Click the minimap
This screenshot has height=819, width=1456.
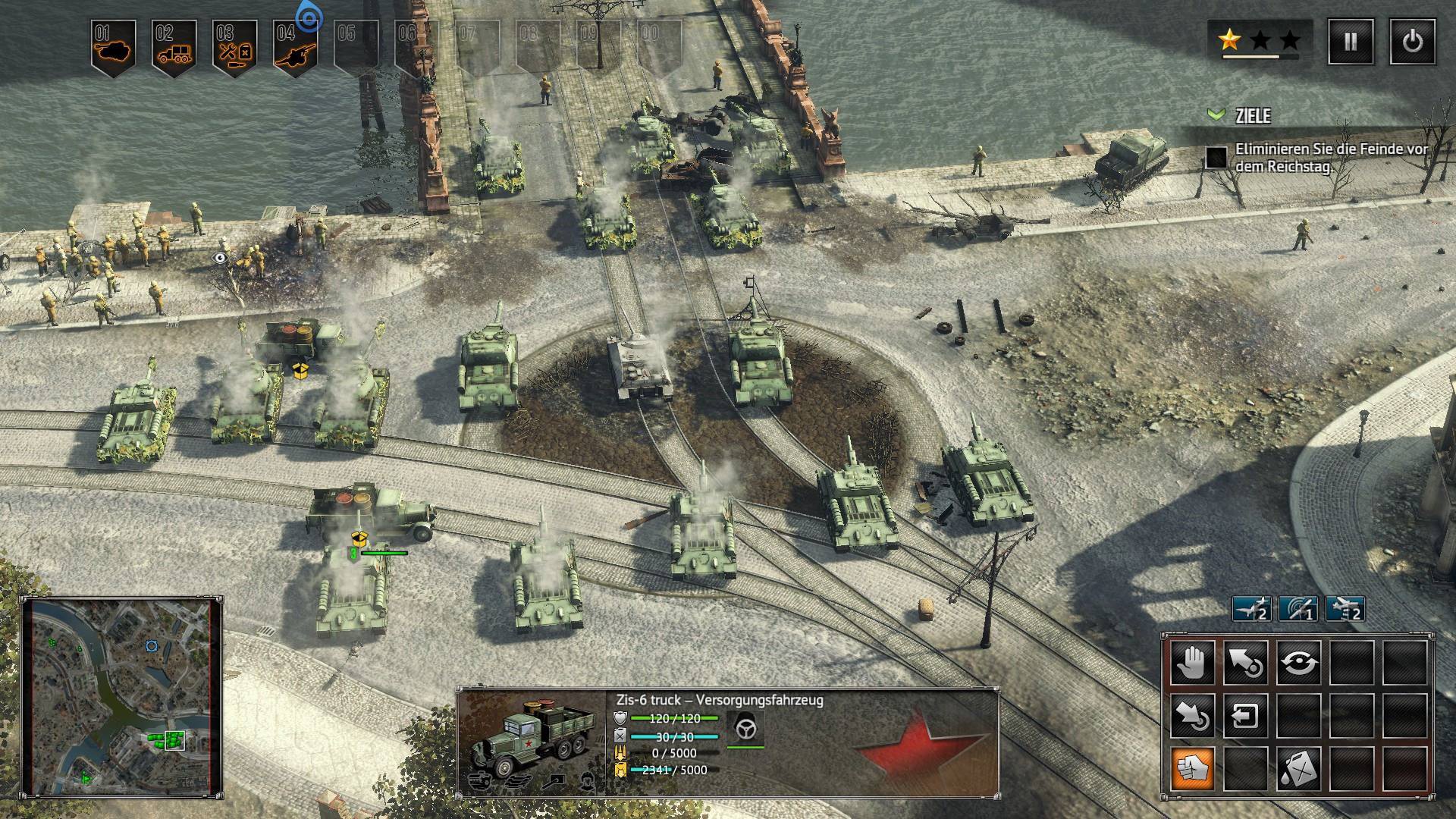pyautogui.click(x=123, y=695)
